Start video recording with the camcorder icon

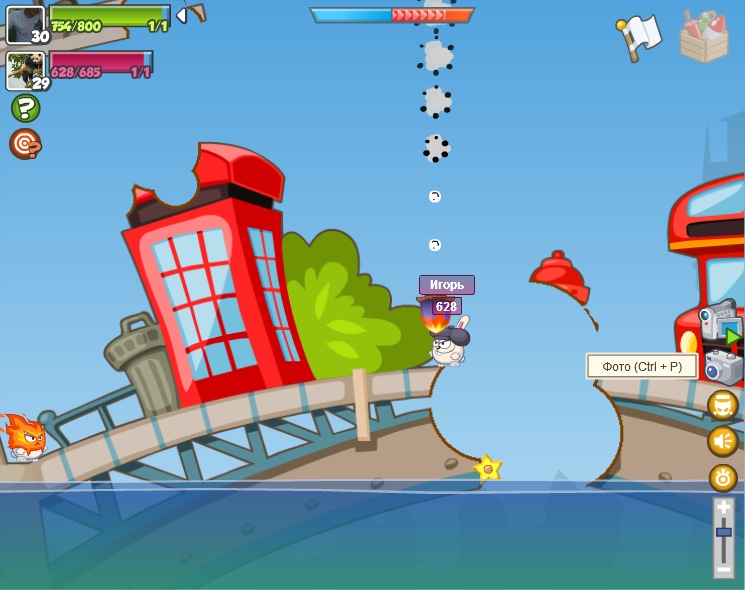[720, 325]
